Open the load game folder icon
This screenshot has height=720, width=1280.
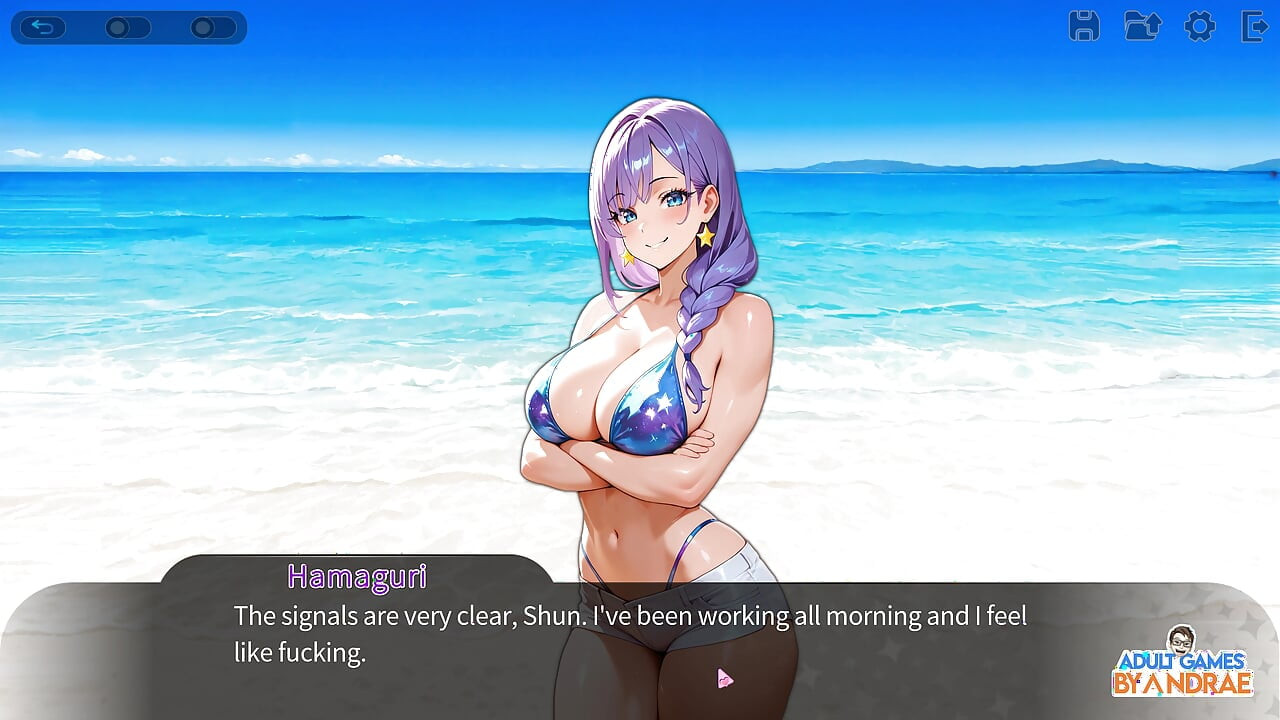(x=1141, y=27)
